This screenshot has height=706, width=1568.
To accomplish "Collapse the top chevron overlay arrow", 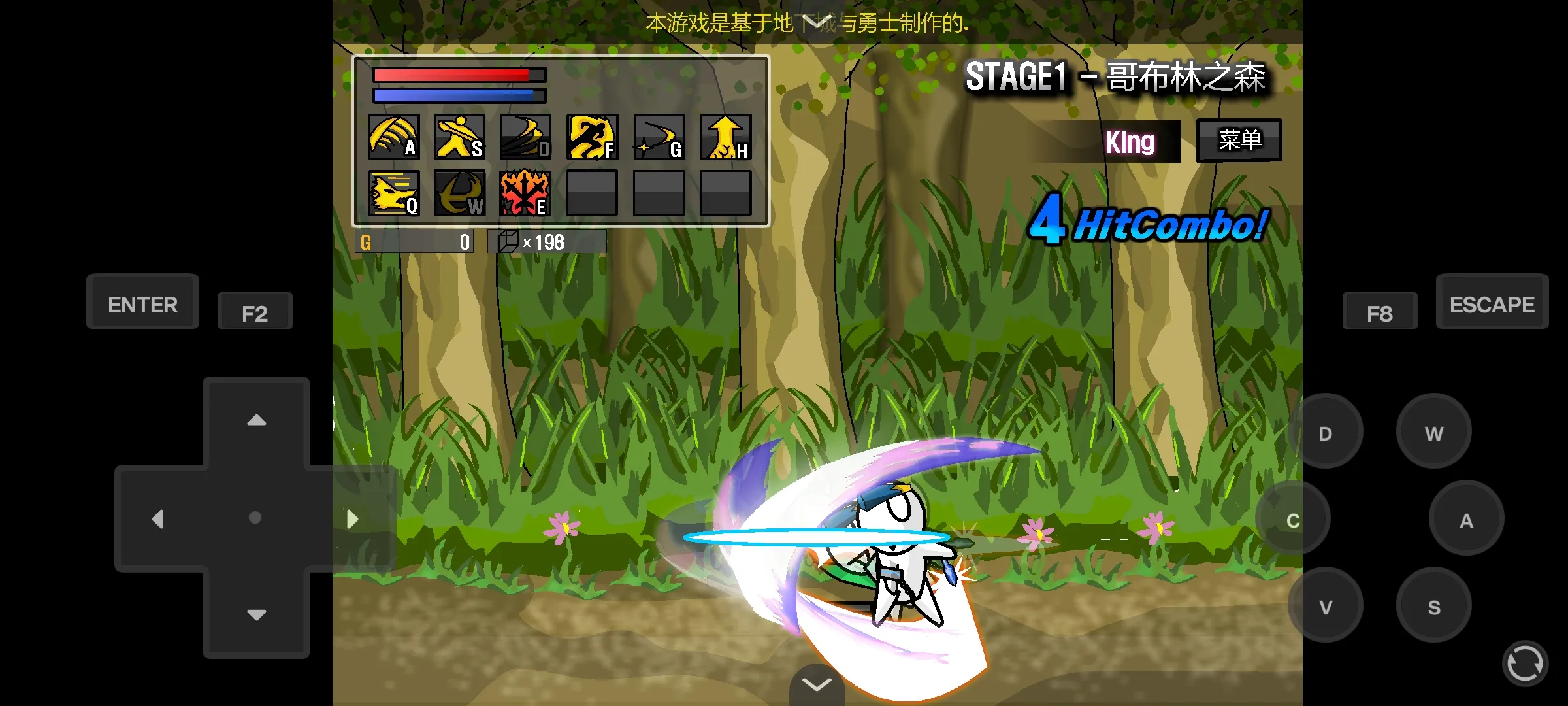I will pyautogui.click(x=816, y=22).
